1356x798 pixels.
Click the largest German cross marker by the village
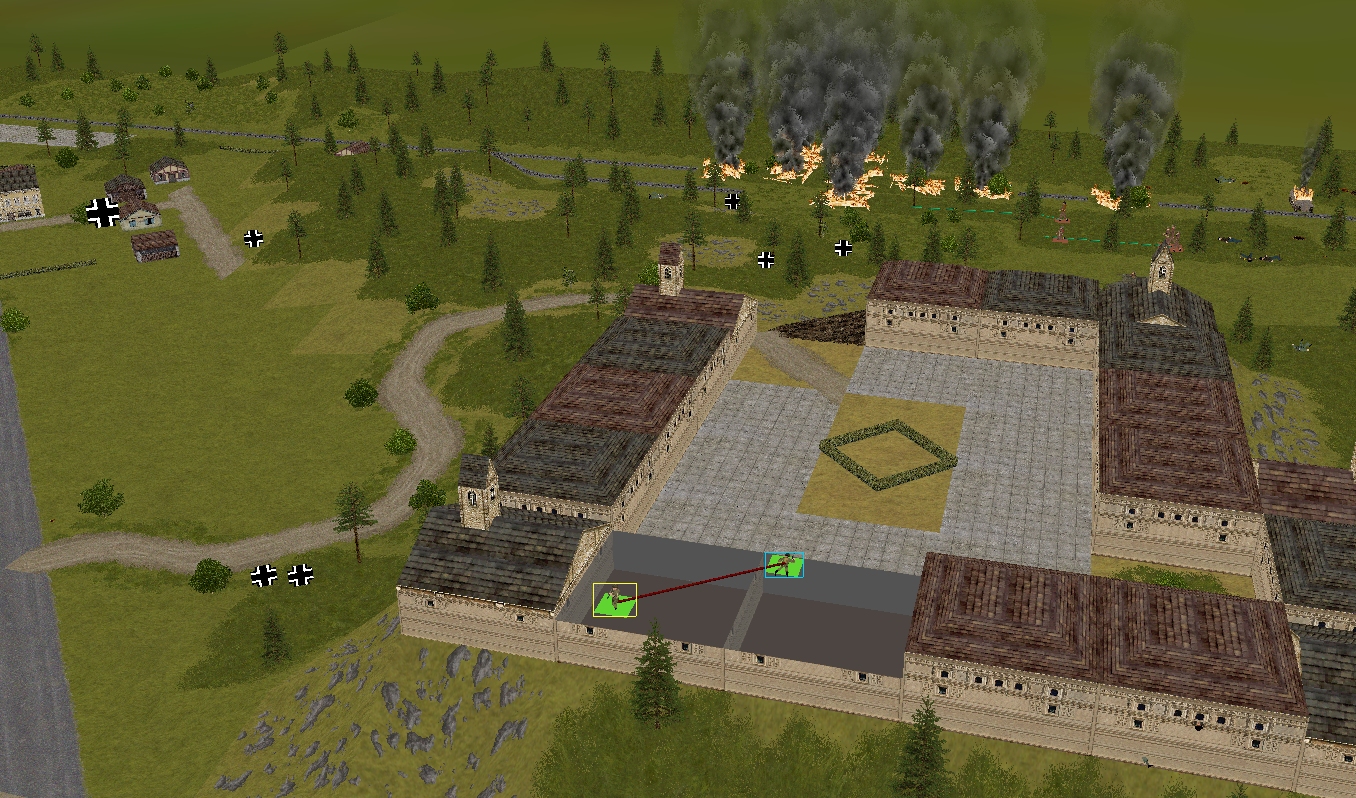[102, 212]
